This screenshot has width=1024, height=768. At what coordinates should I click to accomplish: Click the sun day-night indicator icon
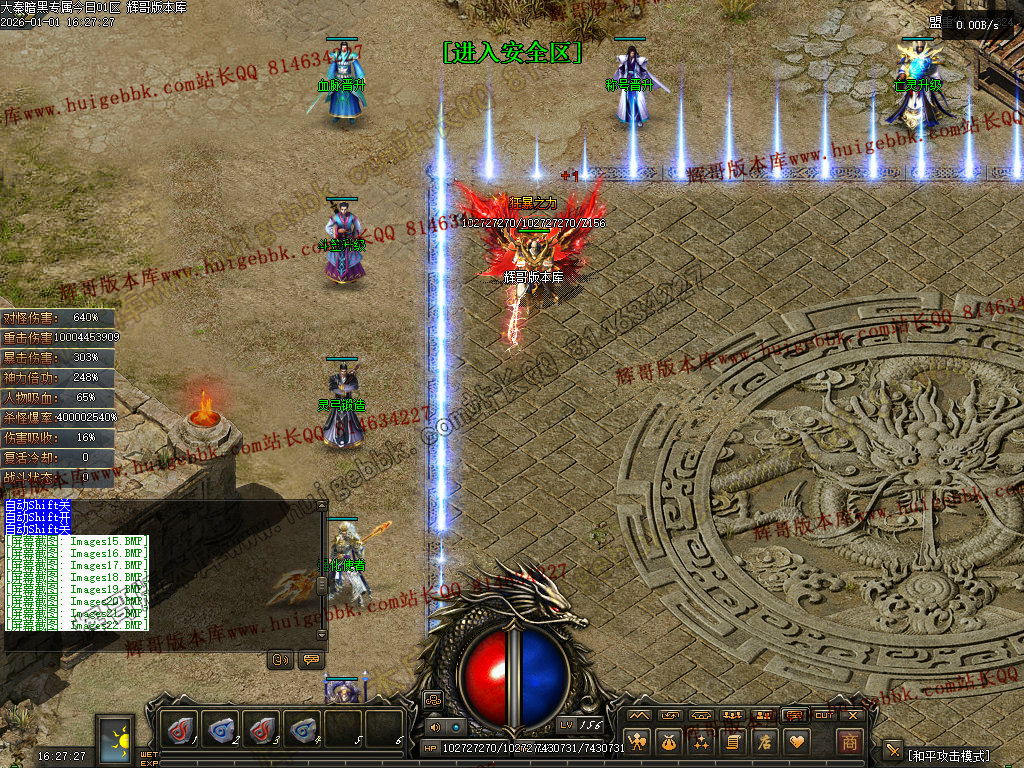click(116, 740)
